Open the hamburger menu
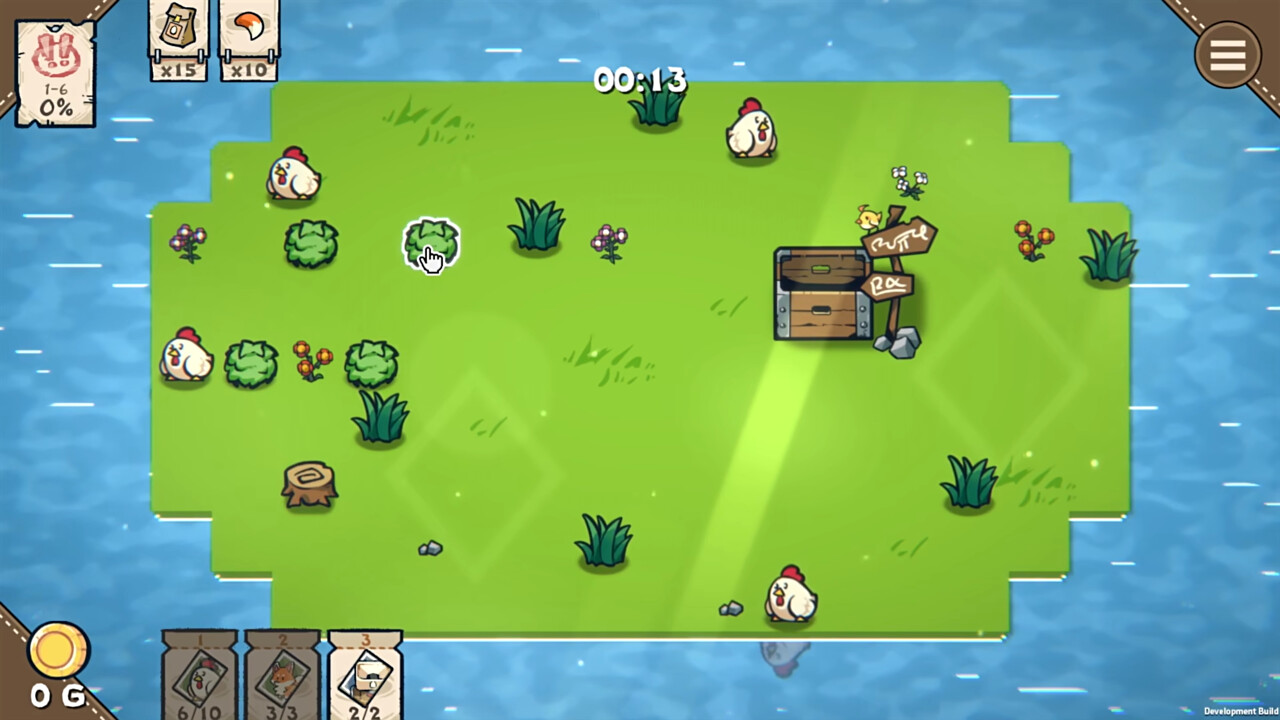 pyautogui.click(x=1227, y=55)
